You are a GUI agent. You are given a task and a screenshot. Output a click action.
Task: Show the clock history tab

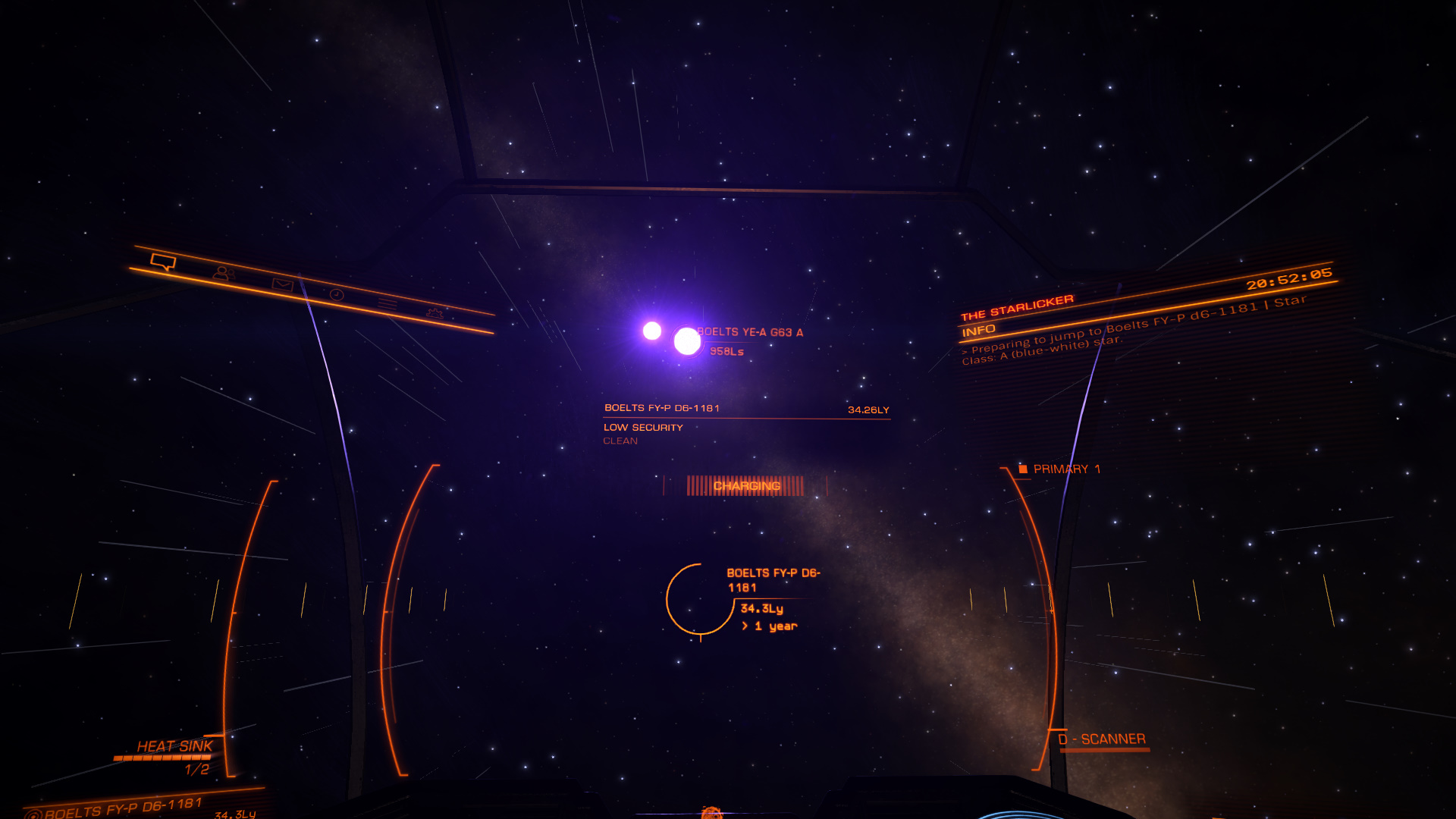pos(337,294)
